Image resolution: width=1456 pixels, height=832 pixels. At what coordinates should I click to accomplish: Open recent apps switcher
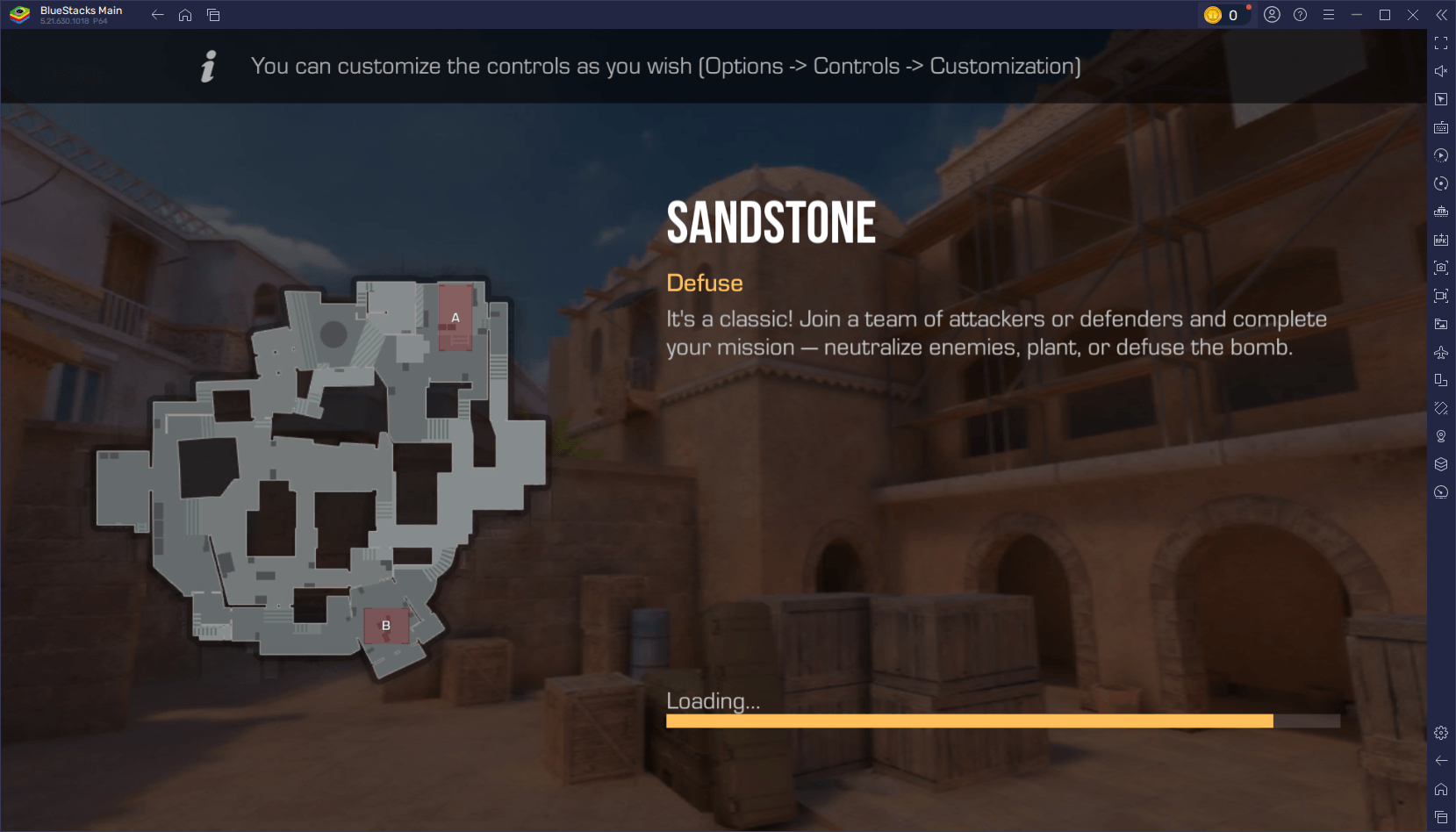[213, 15]
